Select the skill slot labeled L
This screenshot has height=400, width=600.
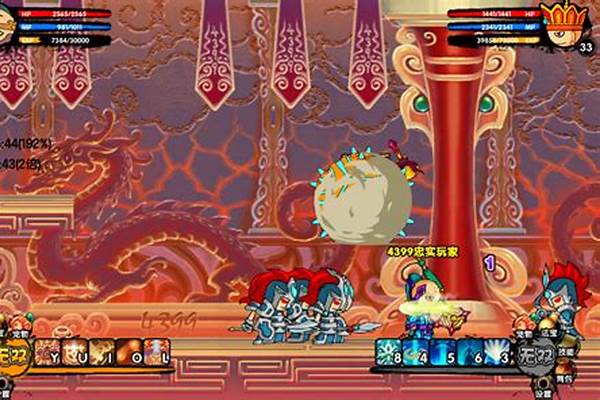(157, 352)
